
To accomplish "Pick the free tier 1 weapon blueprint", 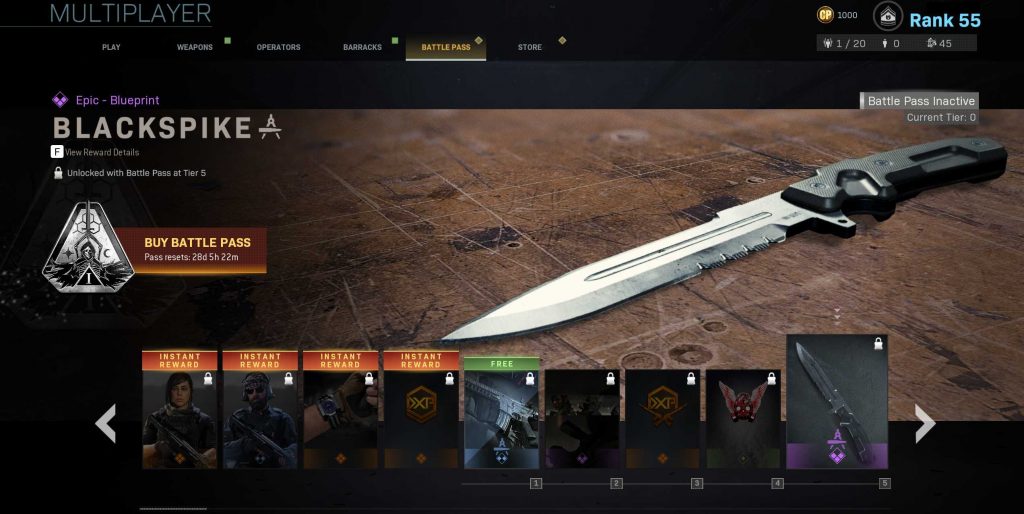I will click(x=502, y=412).
